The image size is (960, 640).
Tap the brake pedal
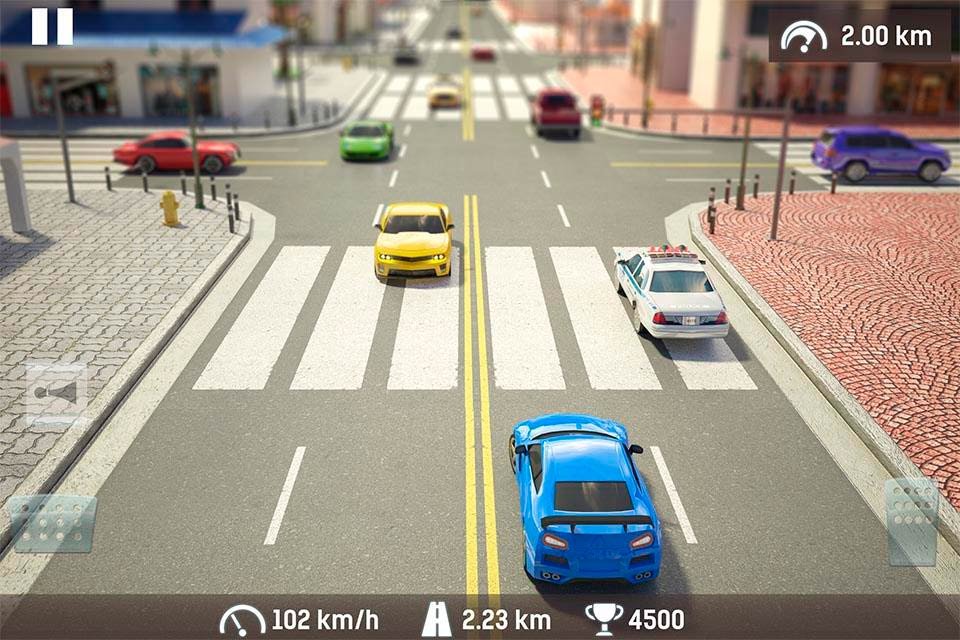53,523
